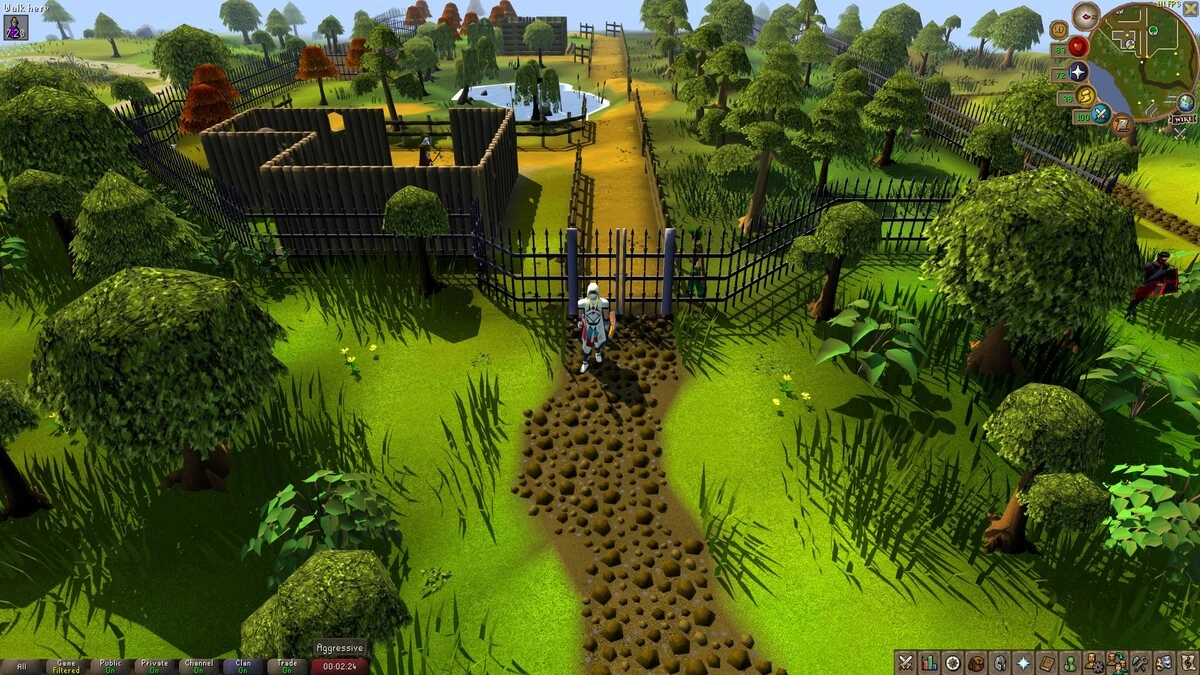The width and height of the screenshot is (1200, 675).
Task: Open the Combat Options crossed-swords tab
Action: pos(906,662)
